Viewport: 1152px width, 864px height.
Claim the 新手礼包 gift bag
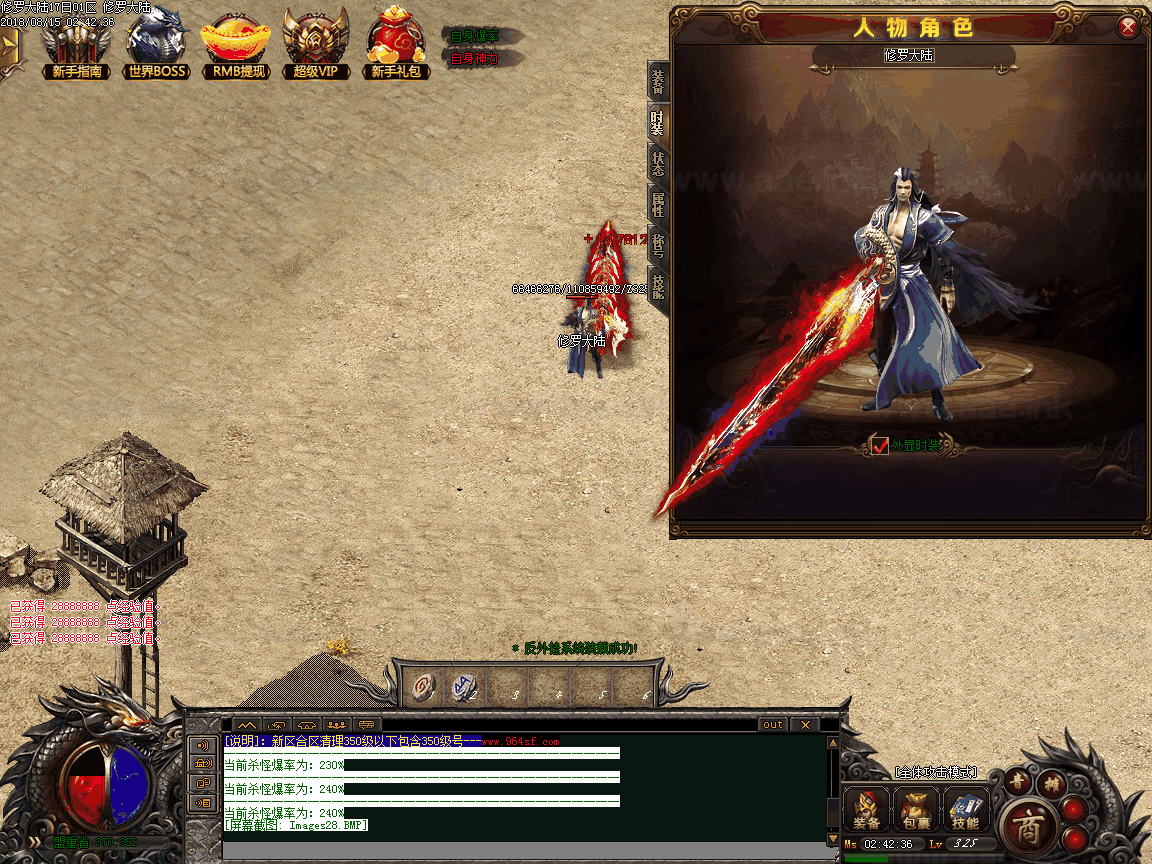(398, 45)
